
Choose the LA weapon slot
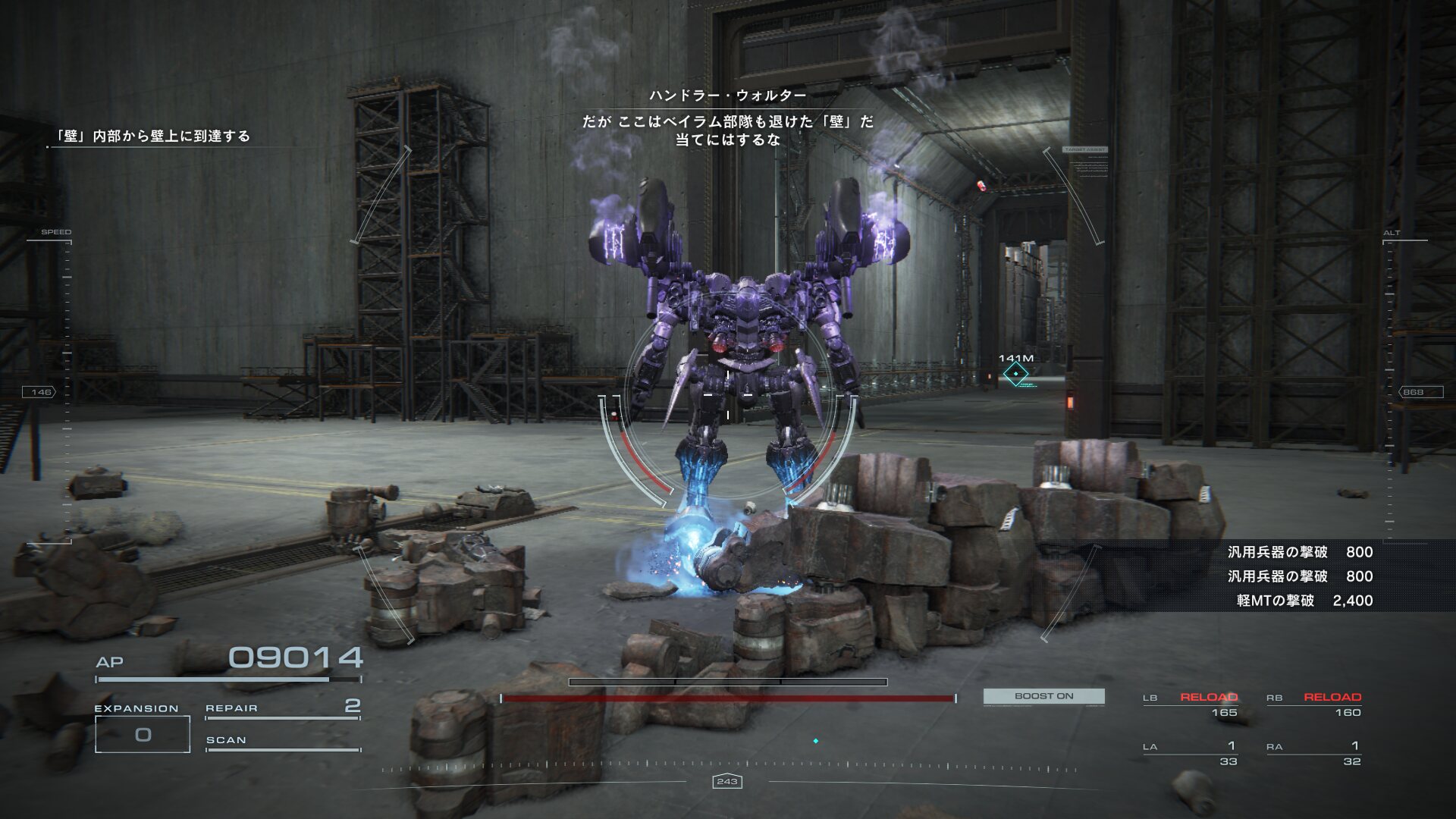pyautogui.click(x=1190, y=754)
